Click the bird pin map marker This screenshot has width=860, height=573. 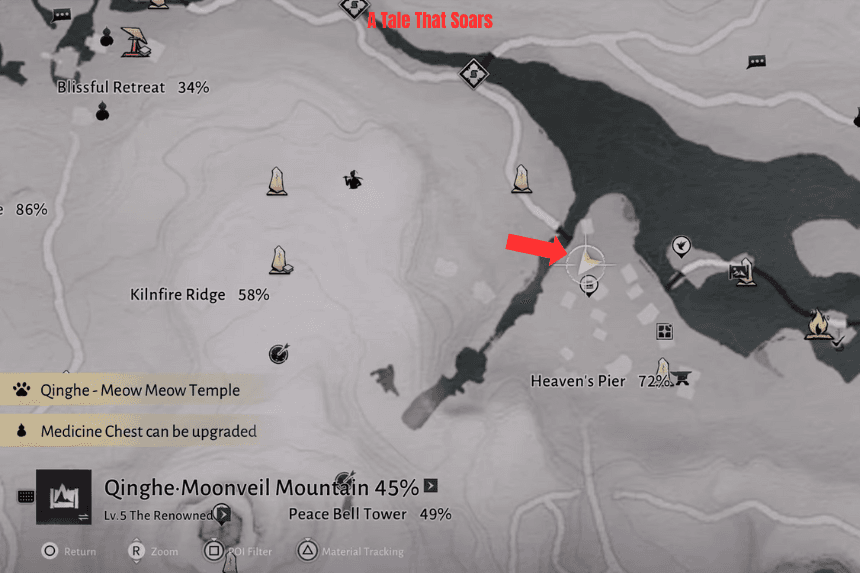pos(681,245)
